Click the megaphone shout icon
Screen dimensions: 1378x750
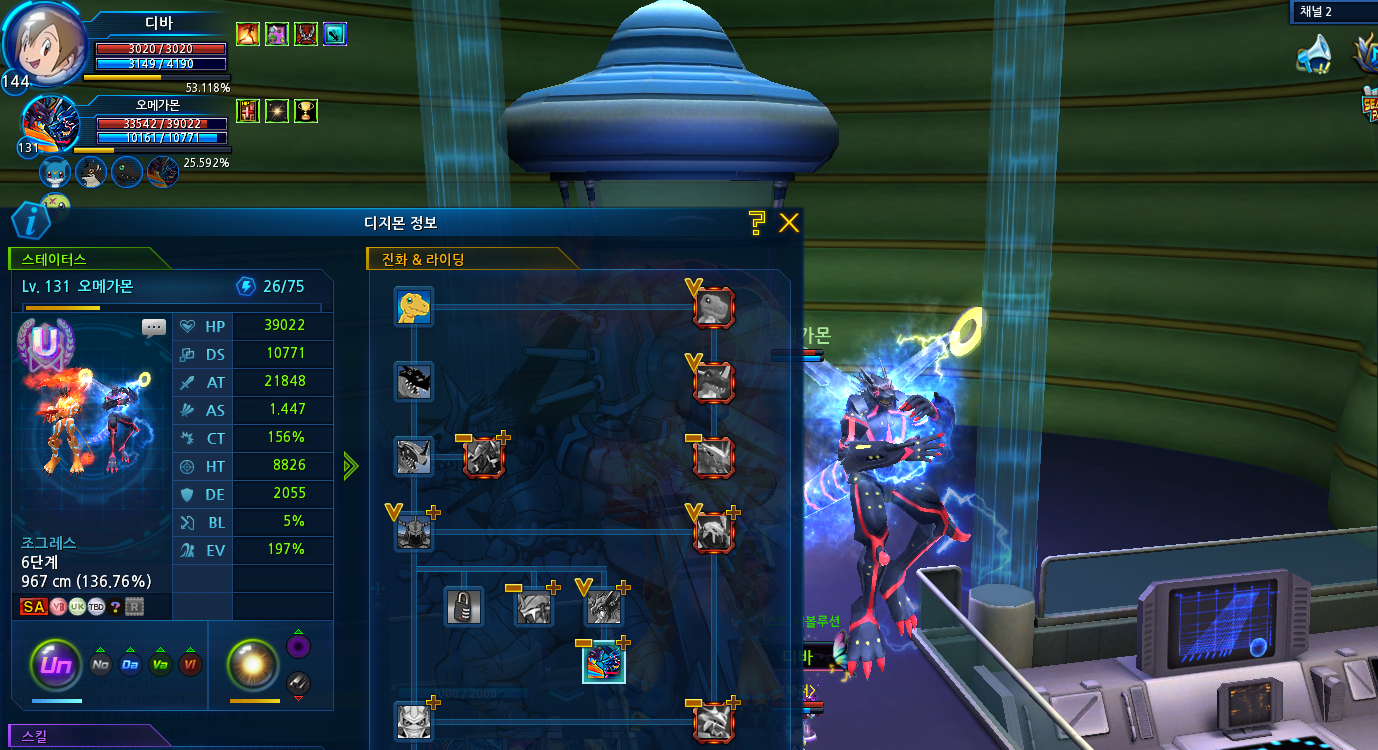click(x=1314, y=55)
